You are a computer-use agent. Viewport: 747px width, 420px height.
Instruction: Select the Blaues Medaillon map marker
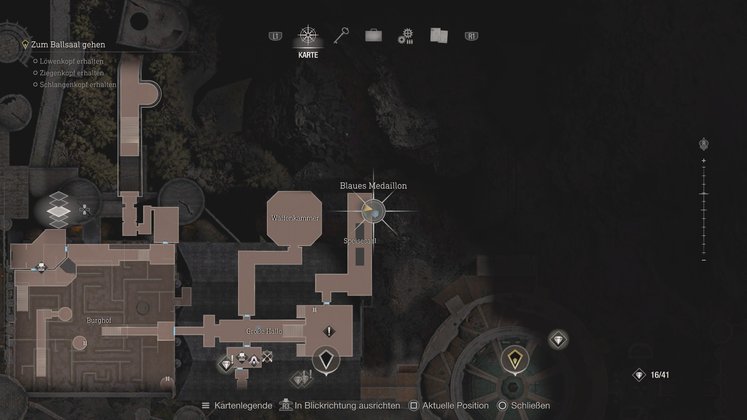click(372, 210)
